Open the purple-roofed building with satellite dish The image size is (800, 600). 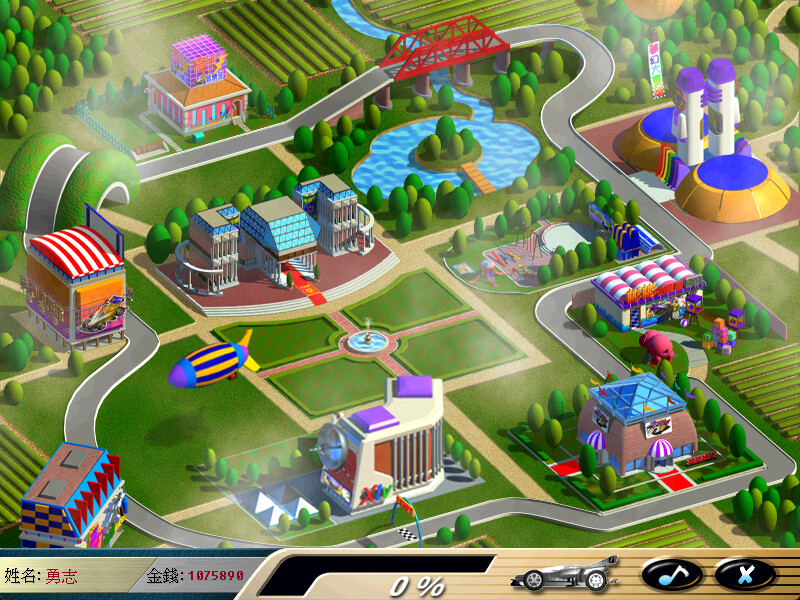coord(384,445)
